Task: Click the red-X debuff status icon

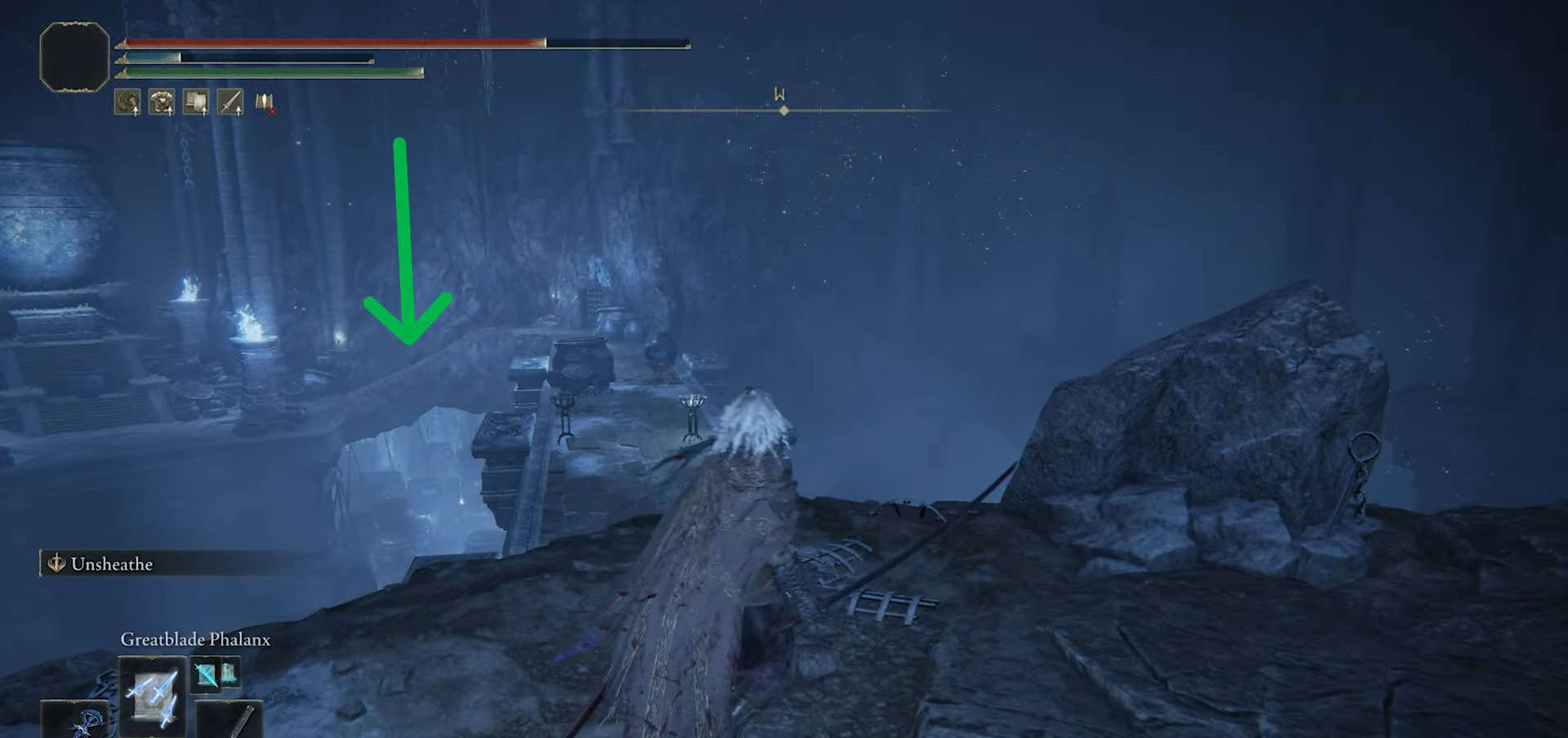Action: pyautogui.click(x=265, y=103)
